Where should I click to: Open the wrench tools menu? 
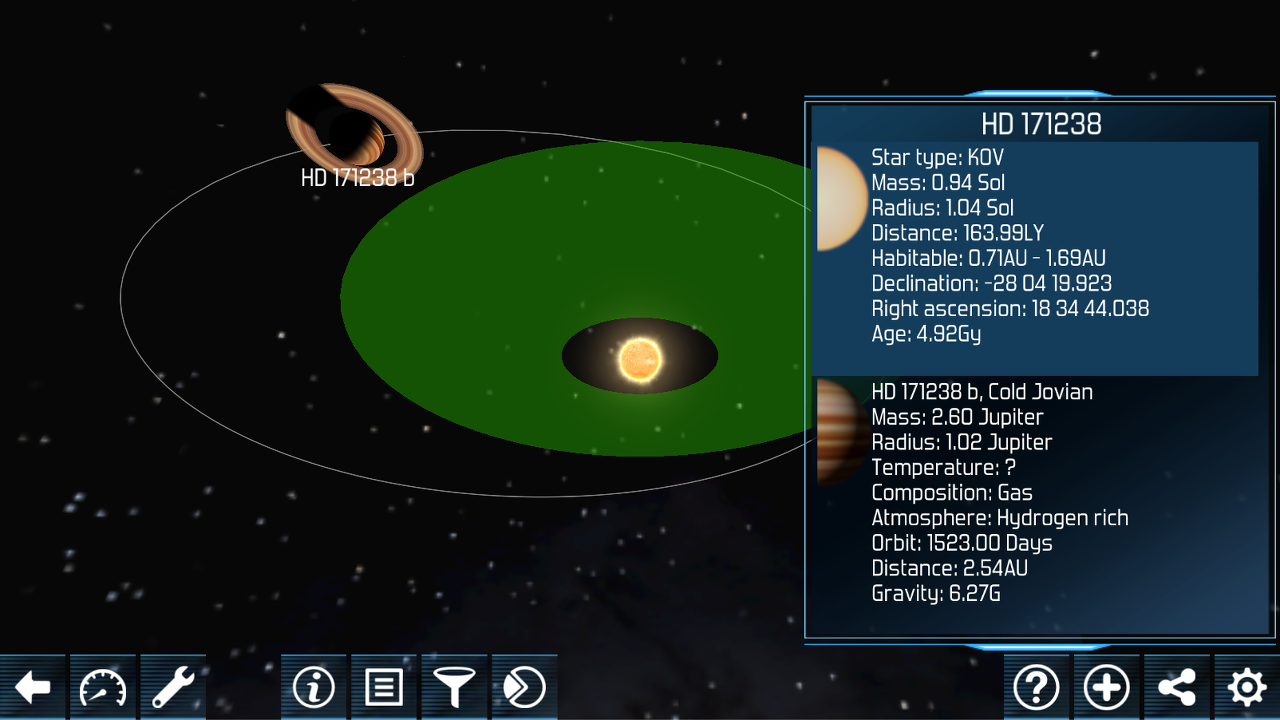tap(173, 688)
